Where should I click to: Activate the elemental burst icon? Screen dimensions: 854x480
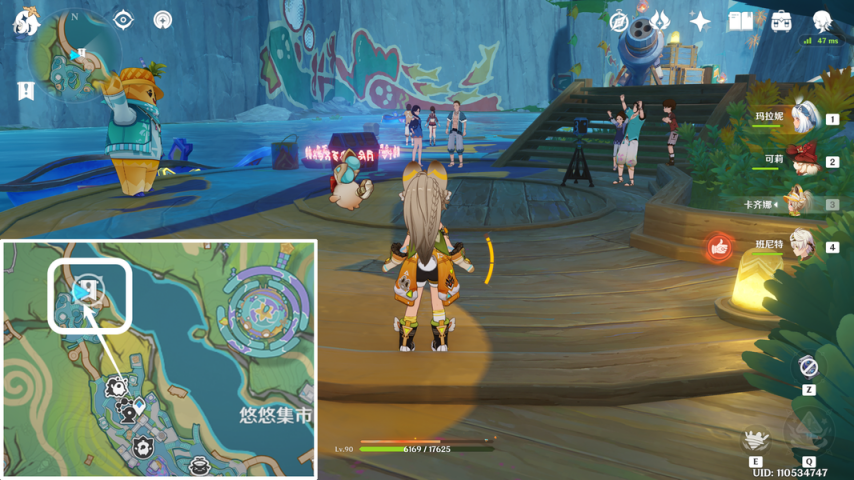(x=808, y=432)
